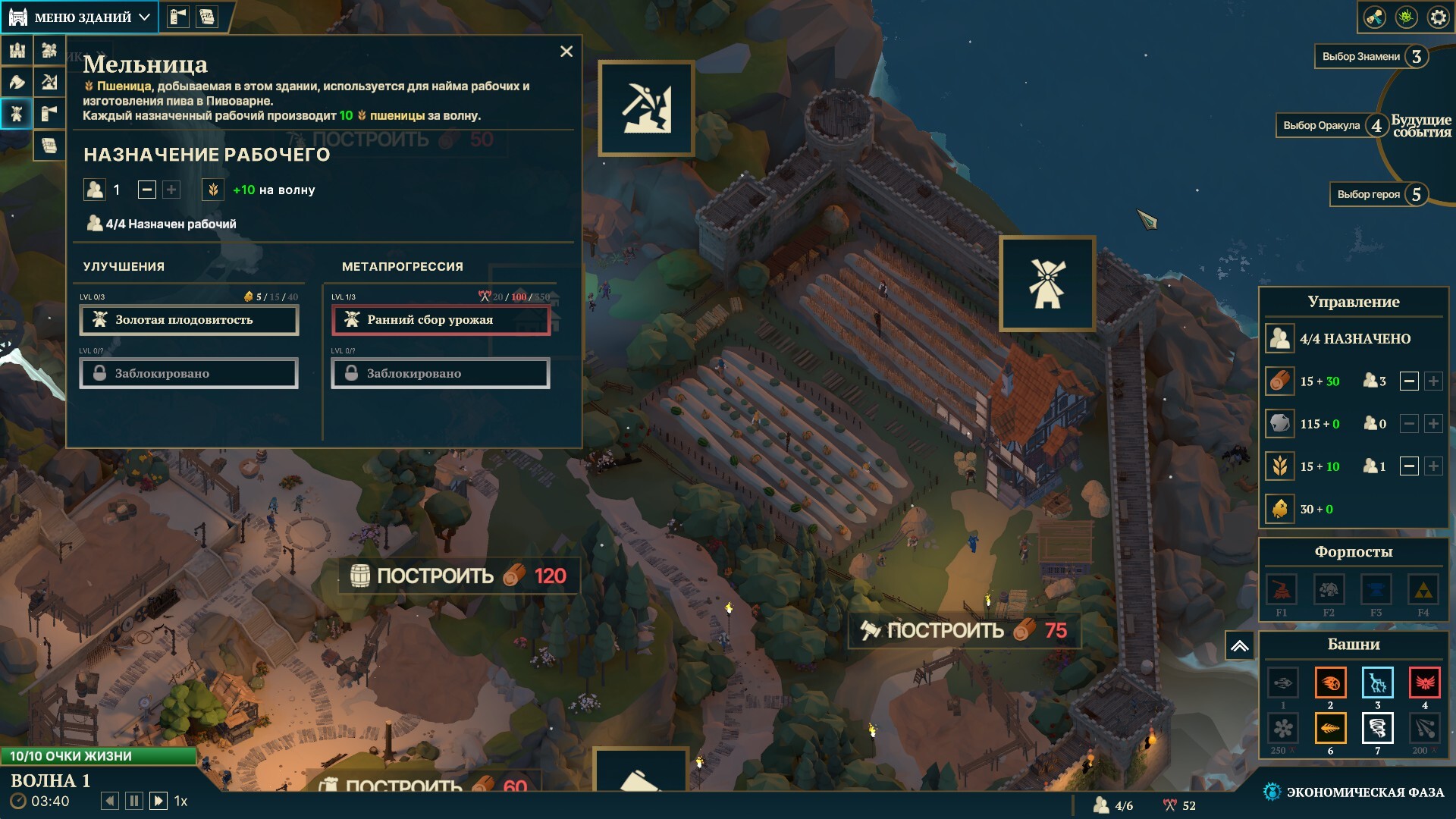The width and height of the screenshot is (1456, 819).
Task: Click the windmill building marker icon
Action: pyautogui.click(x=1046, y=284)
